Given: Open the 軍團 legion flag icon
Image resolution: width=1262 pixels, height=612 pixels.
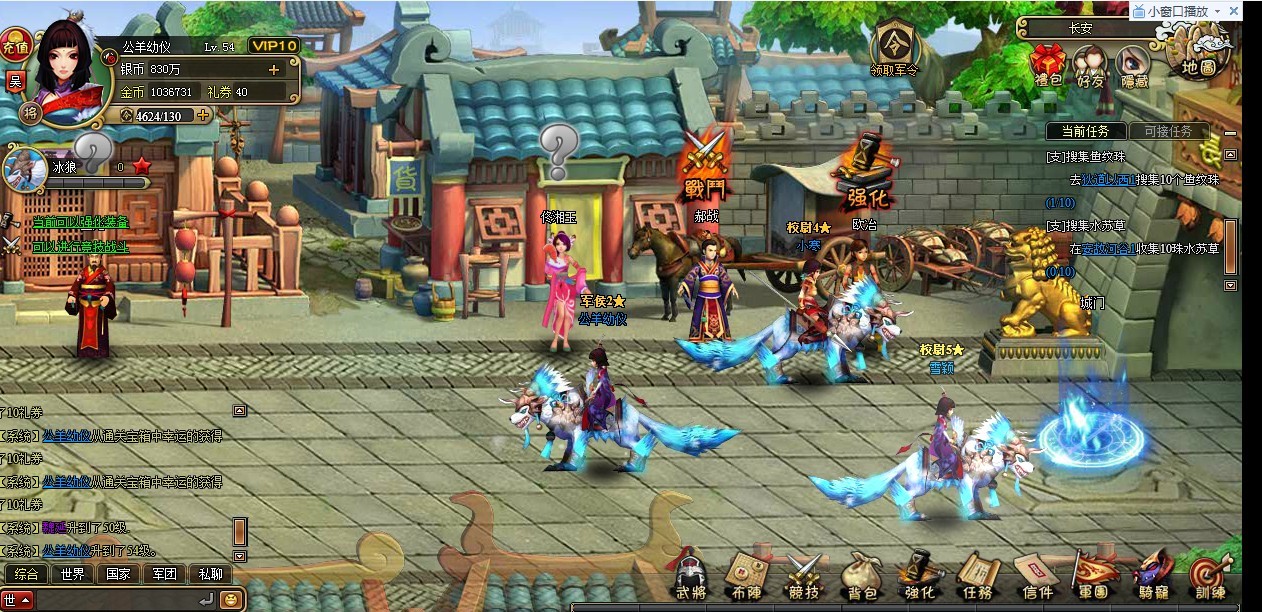Looking at the screenshot, I should [x=1093, y=577].
